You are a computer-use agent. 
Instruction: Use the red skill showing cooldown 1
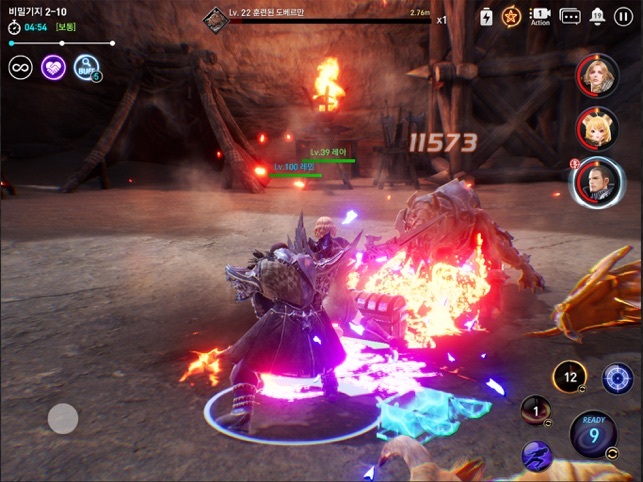pos(535,411)
